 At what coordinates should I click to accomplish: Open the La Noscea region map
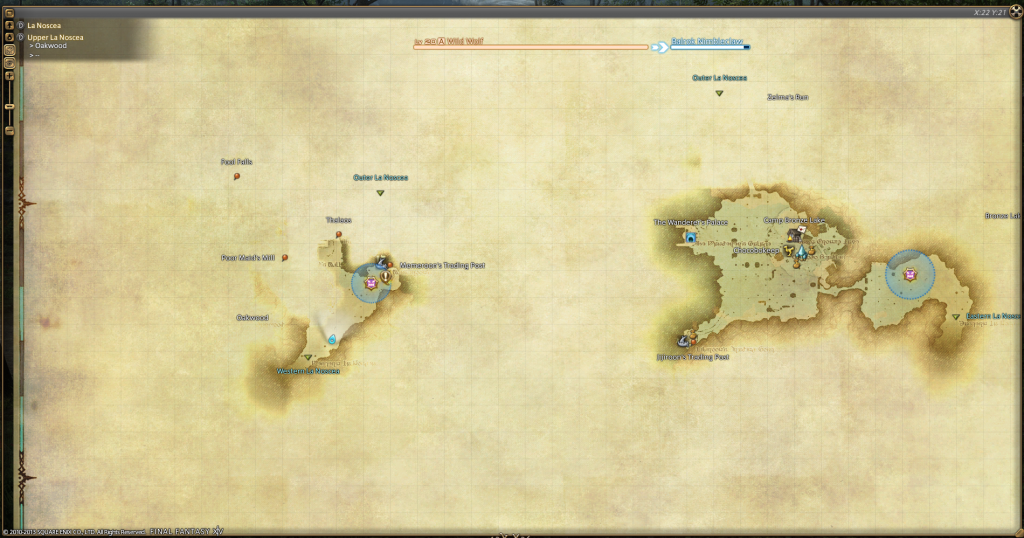41,25
